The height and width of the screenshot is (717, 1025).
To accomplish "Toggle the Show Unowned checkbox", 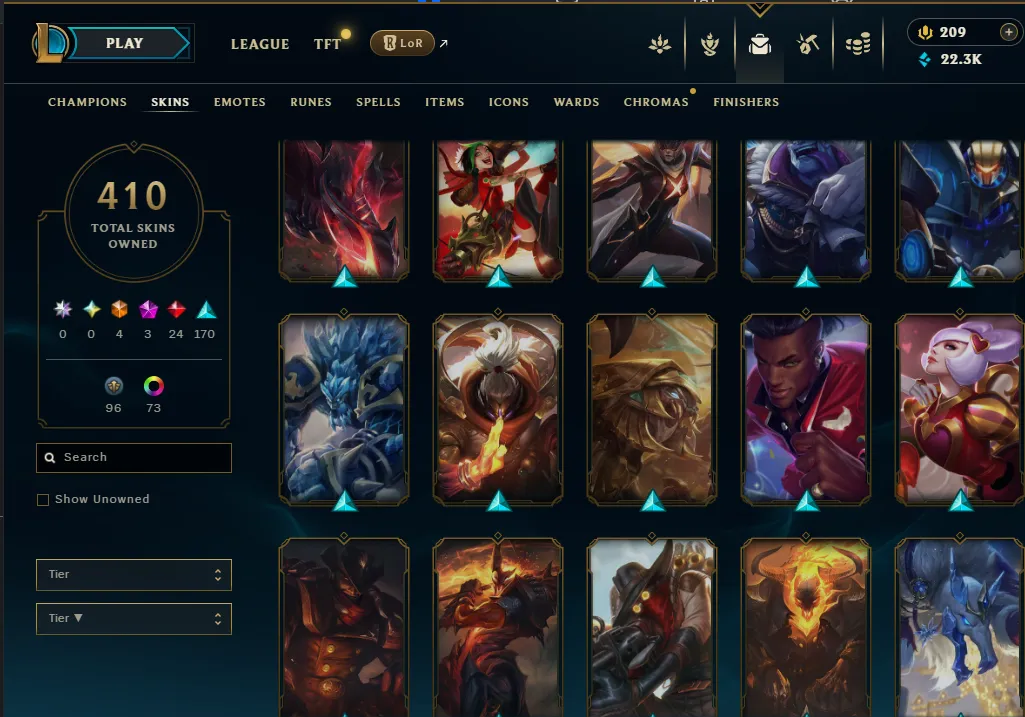I will (43, 500).
